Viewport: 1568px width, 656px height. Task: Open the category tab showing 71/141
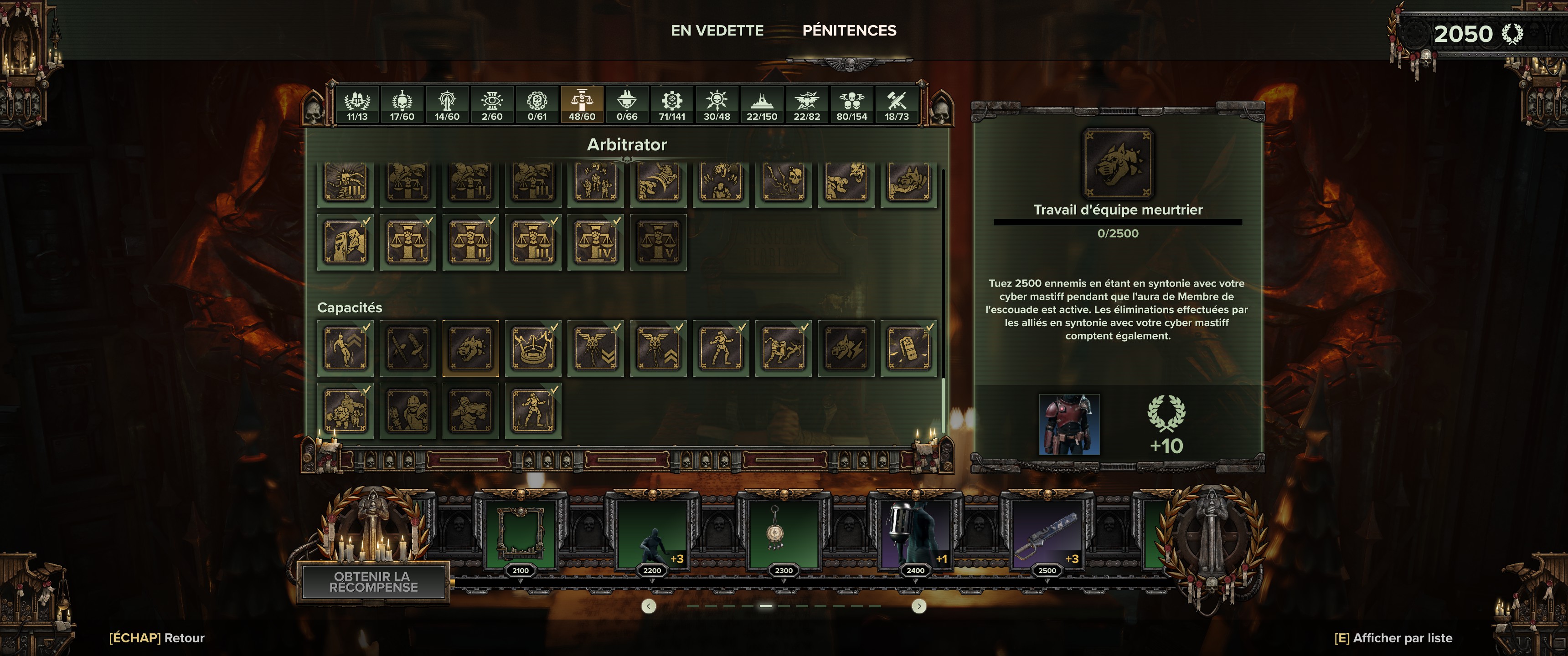[x=671, y=105]
